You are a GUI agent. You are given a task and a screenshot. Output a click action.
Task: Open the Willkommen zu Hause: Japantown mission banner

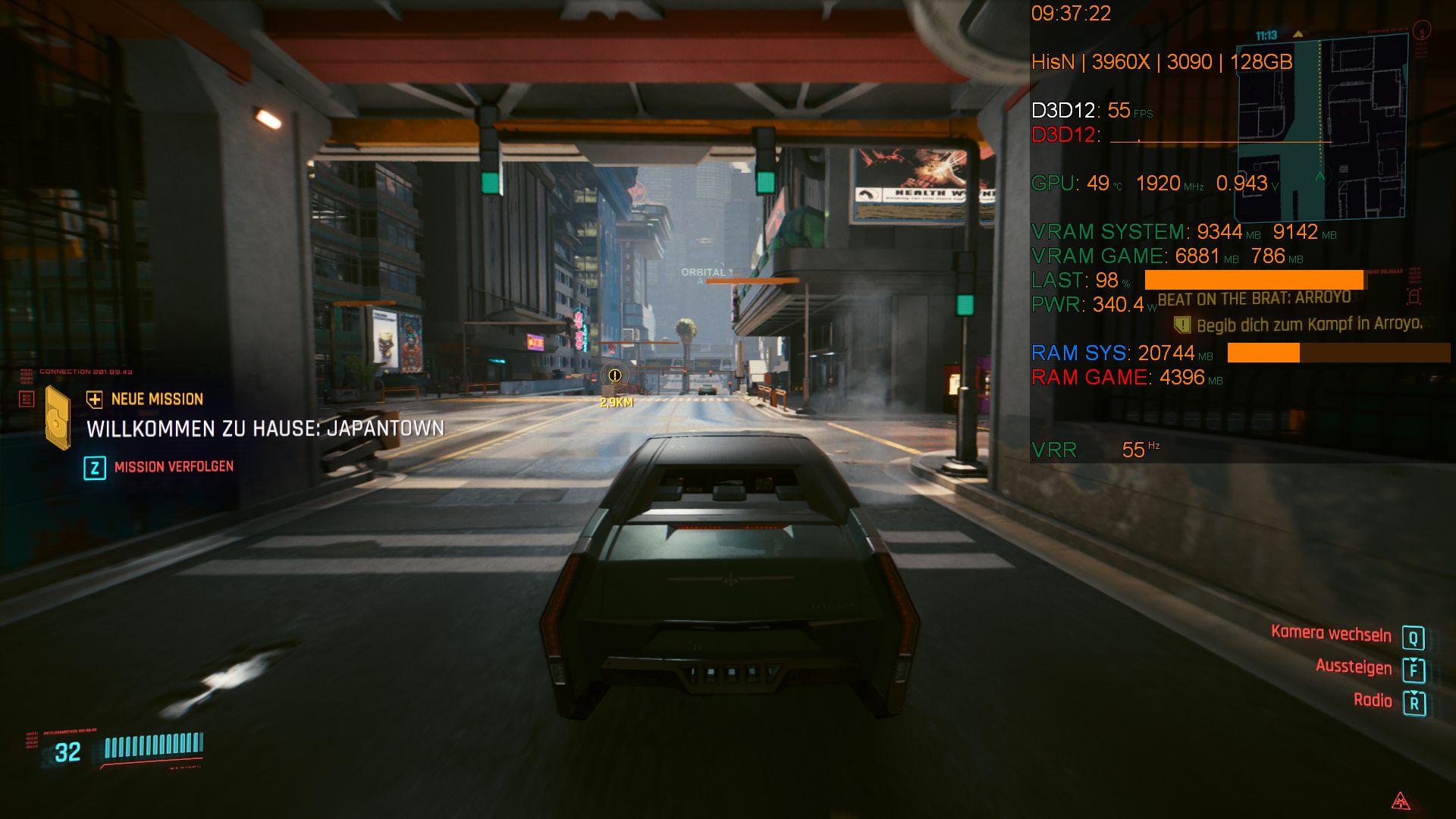click(x=264, y=427)
